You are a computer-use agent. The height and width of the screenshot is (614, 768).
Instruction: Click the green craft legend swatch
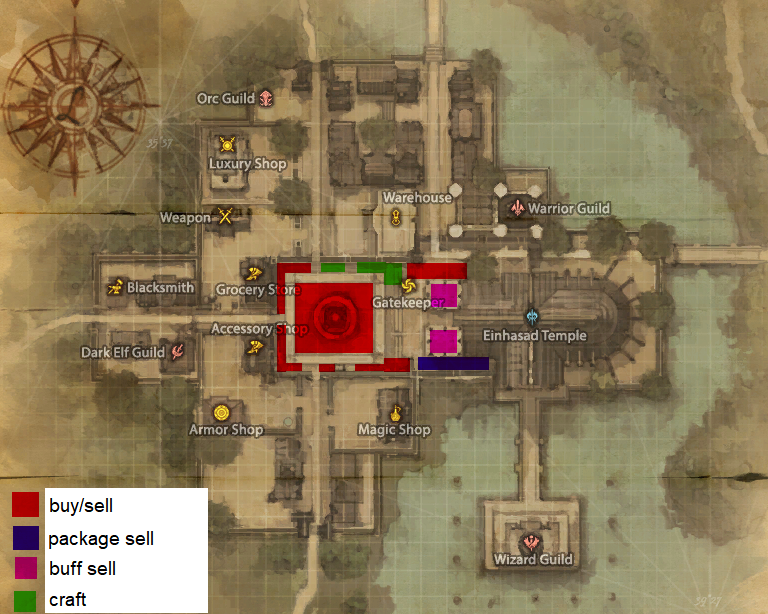(25, 600)
